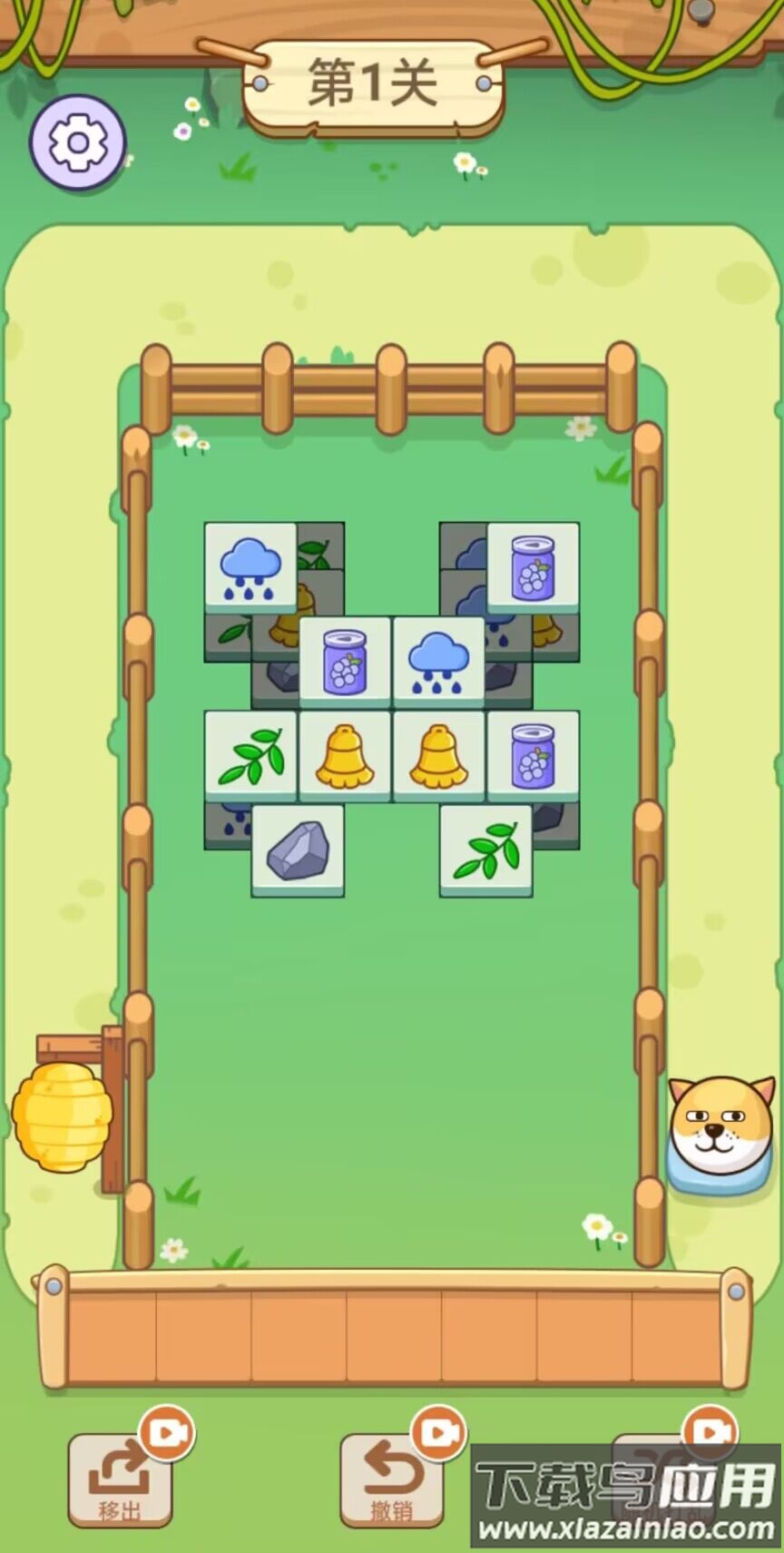Pick the bell tile touching the leaf tile's side
The height and width of the screenshot is (1553, 784).
click(x=345, y=755)
